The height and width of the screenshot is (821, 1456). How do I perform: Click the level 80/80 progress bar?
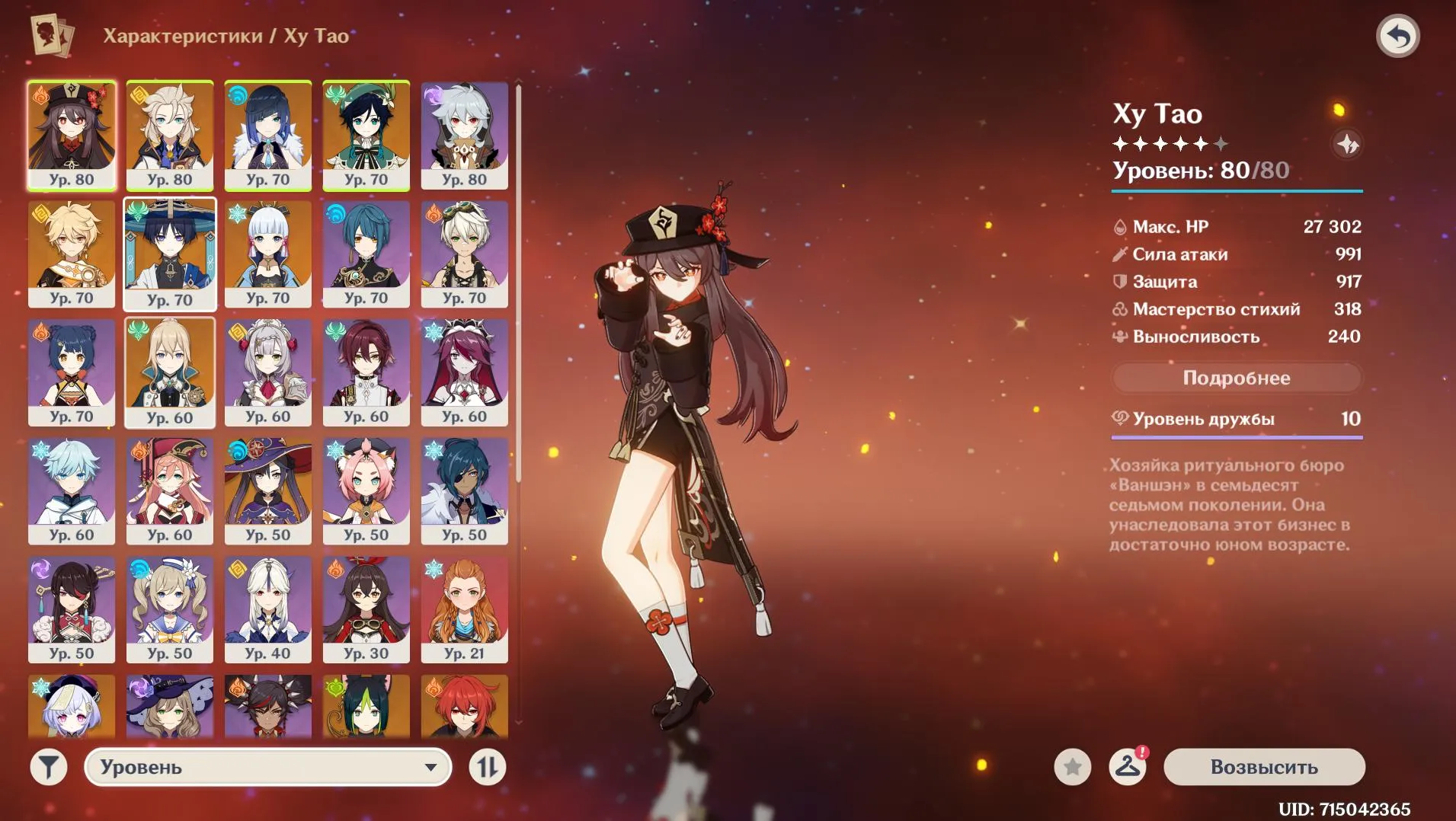tap(1237, 192)
